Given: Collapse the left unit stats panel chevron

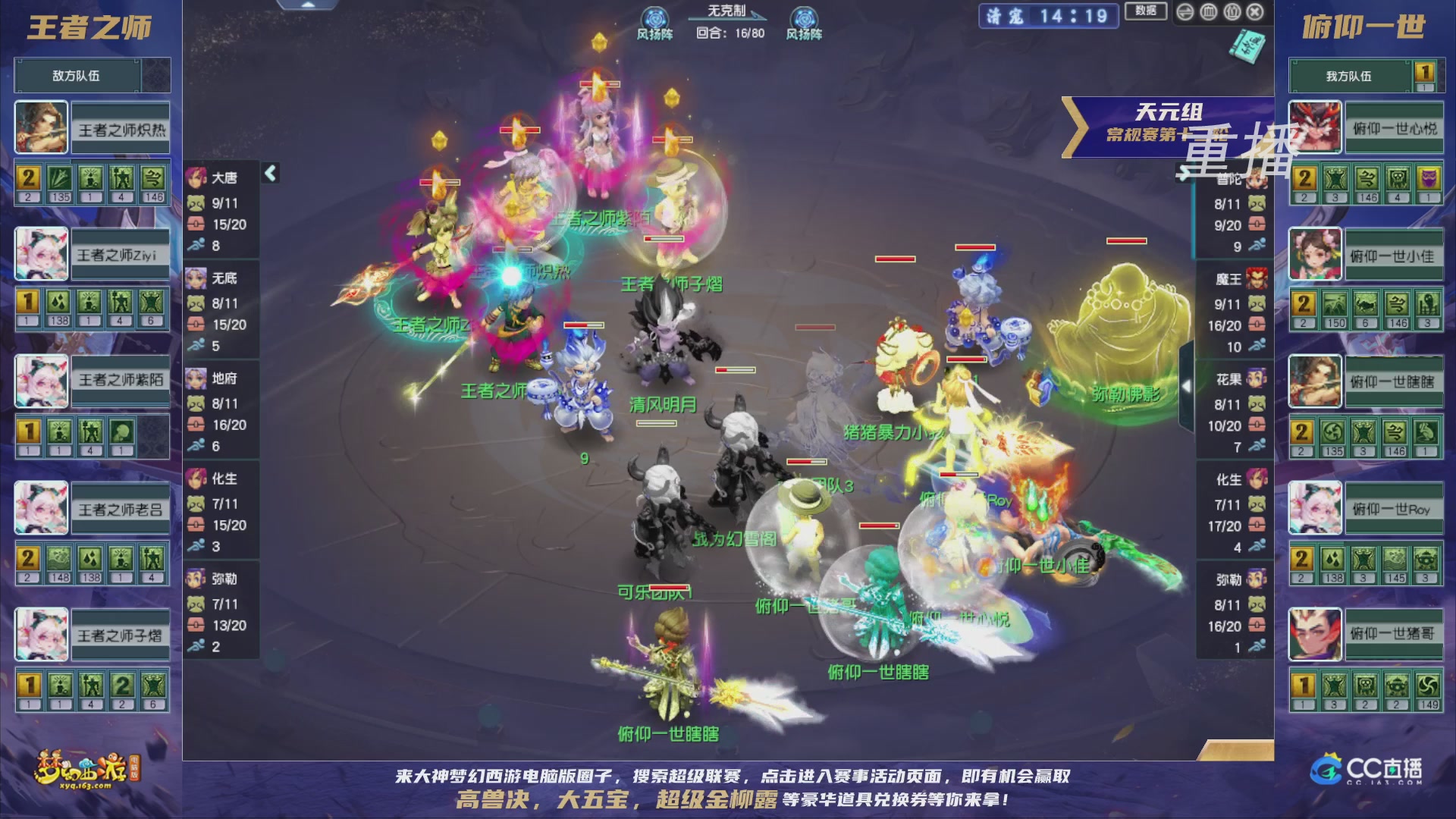Looking at the screenshot, I should [x=269, y=173].
